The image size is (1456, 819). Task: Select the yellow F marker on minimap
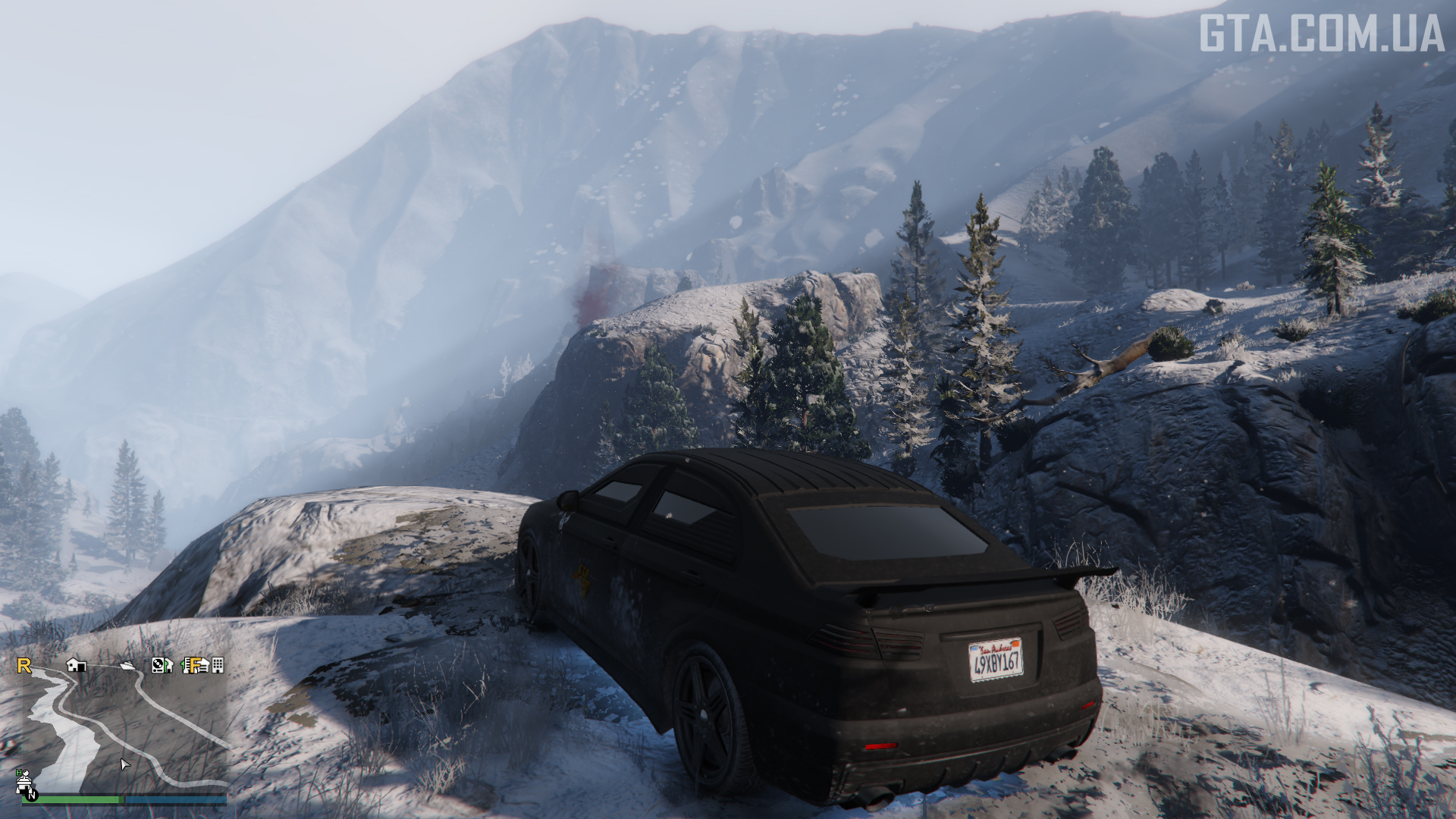click(194, 665)
